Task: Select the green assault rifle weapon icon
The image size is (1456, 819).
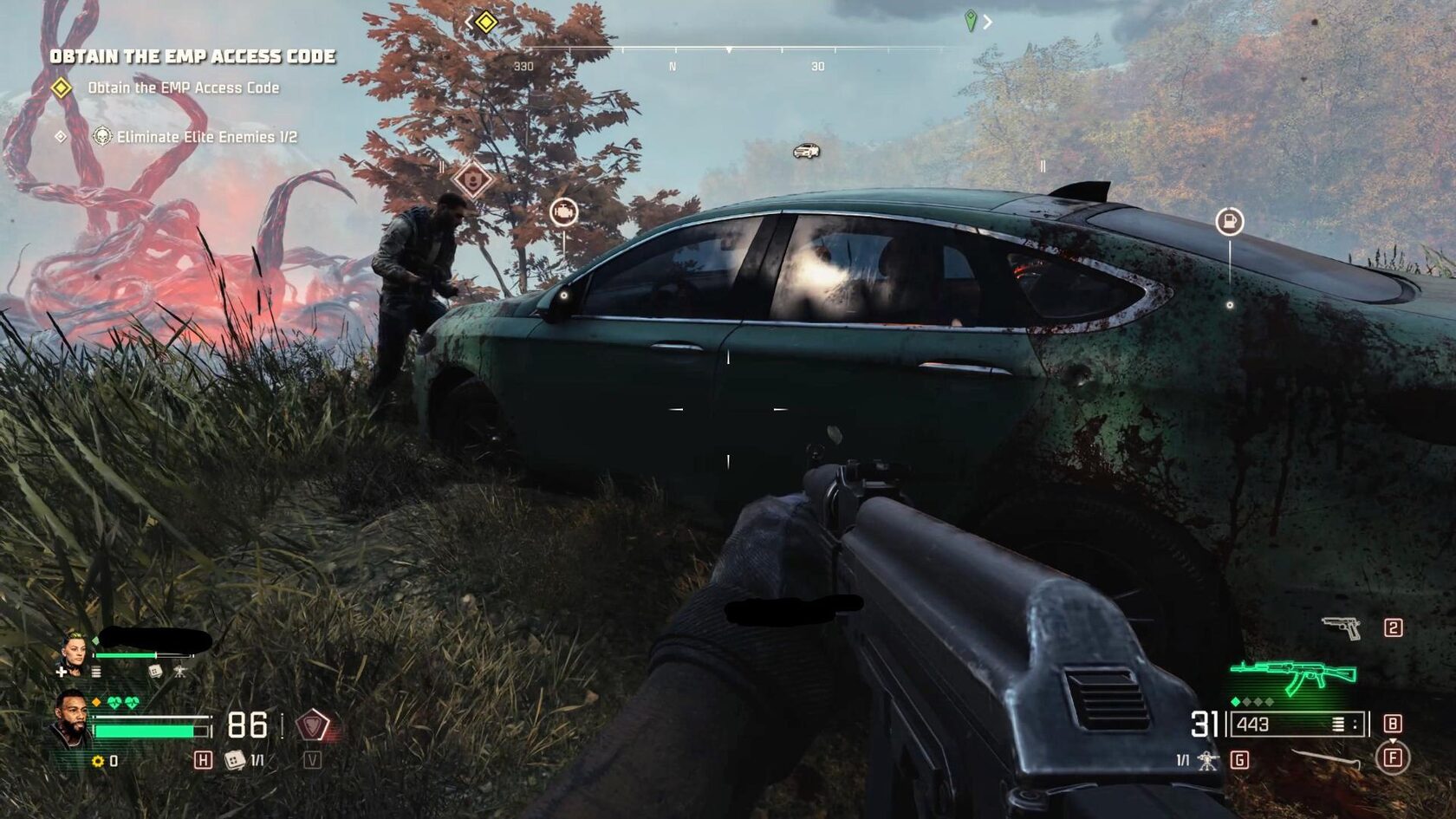Action: point(1293,675)
